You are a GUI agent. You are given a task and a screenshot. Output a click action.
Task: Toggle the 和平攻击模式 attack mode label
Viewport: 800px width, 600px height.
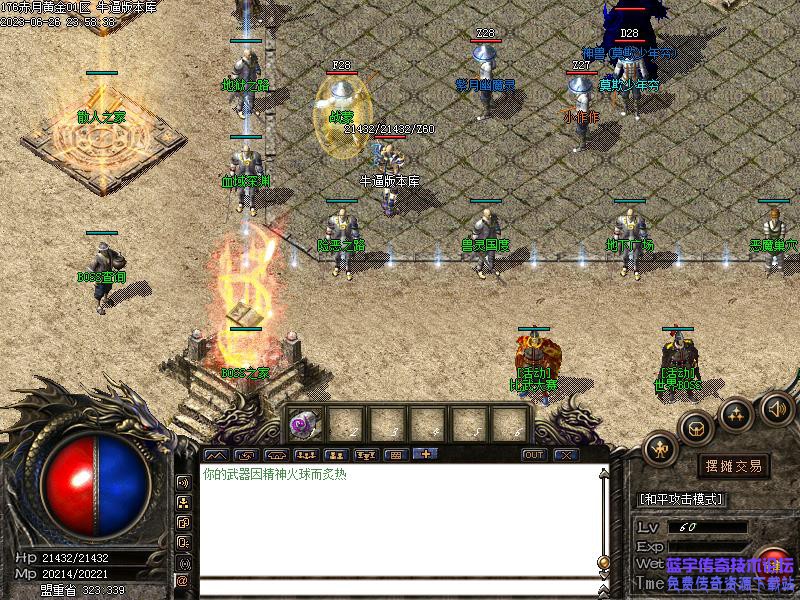tap(681, 499)
